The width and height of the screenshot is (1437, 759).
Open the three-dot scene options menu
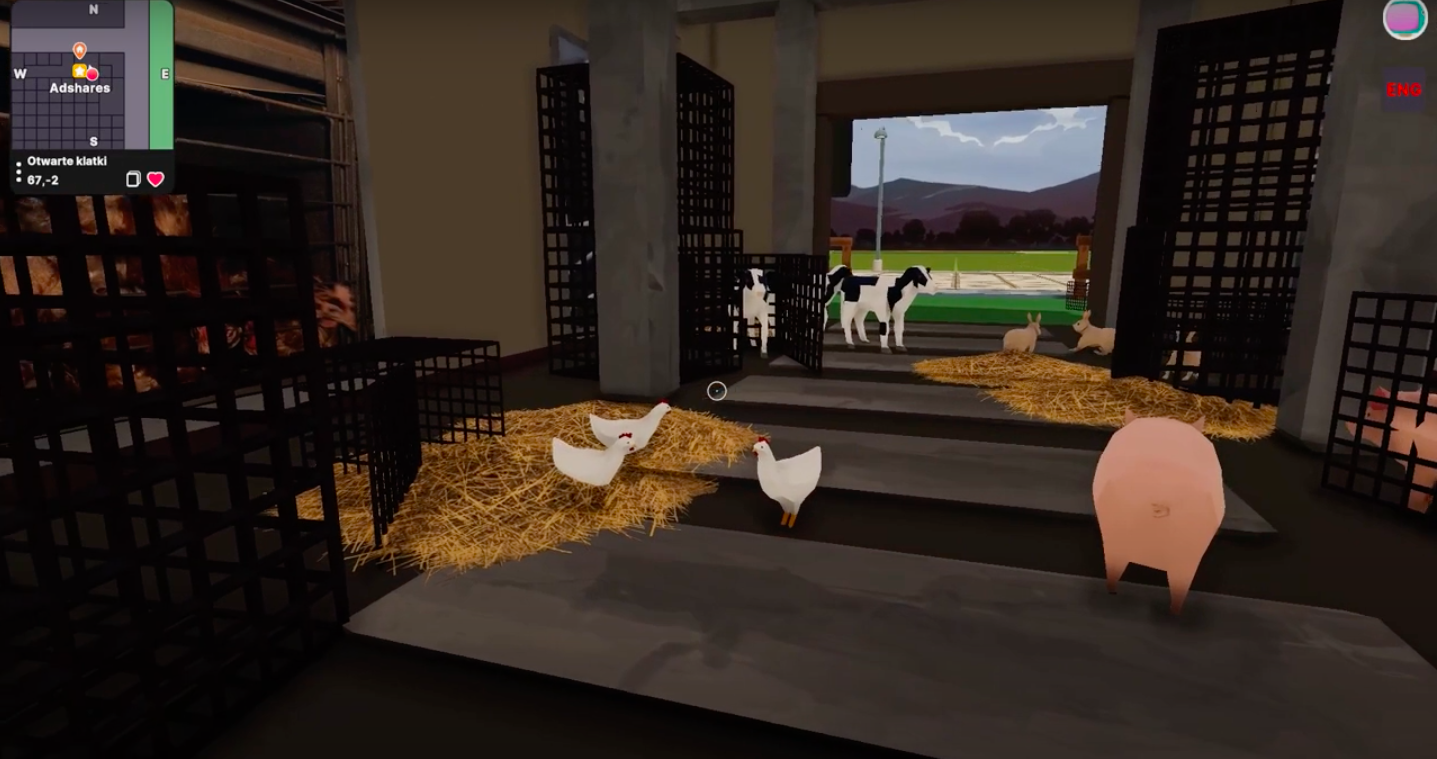click(18, 171)
